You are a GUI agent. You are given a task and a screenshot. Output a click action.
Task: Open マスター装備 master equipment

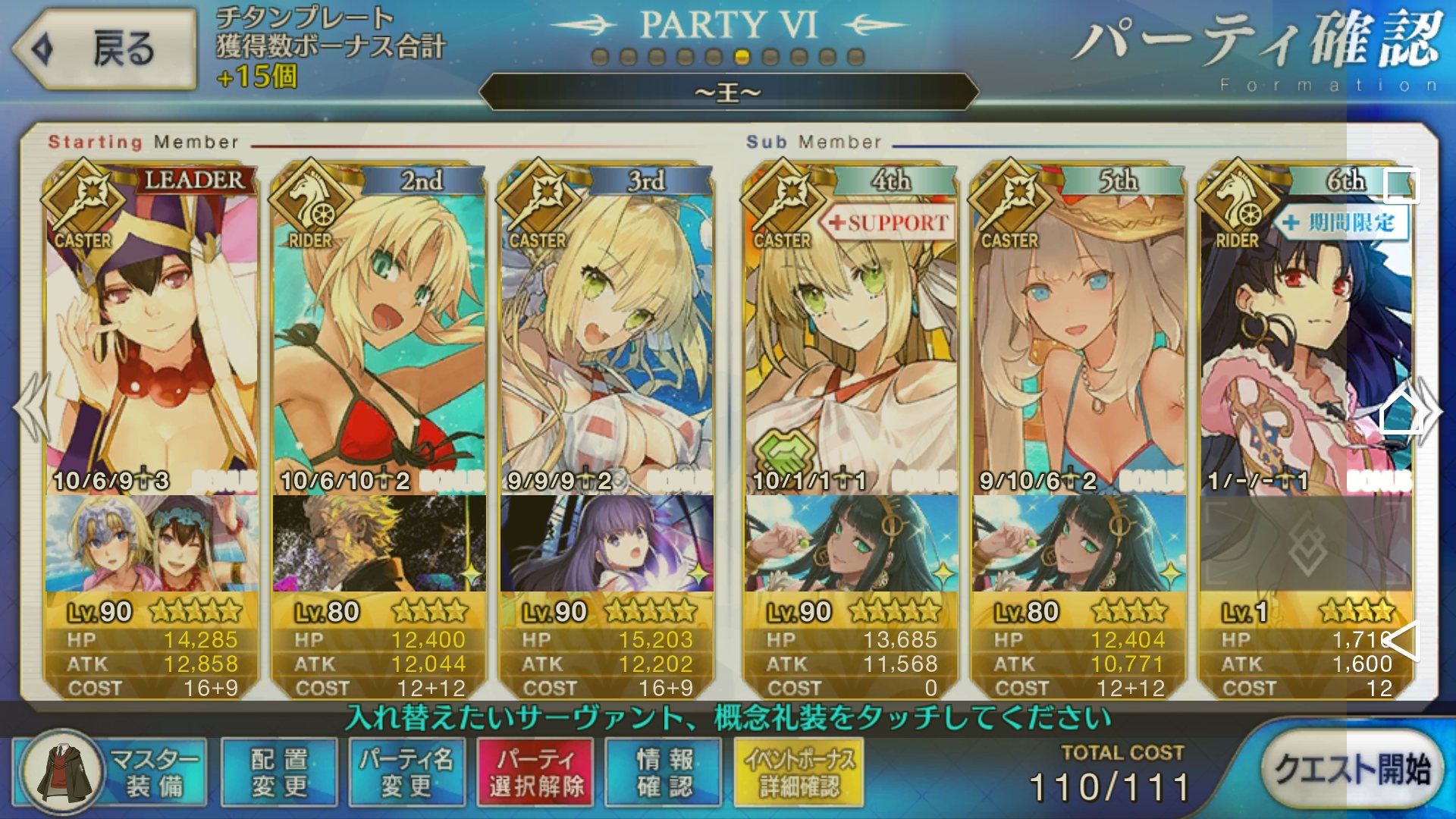coord(111,772)
